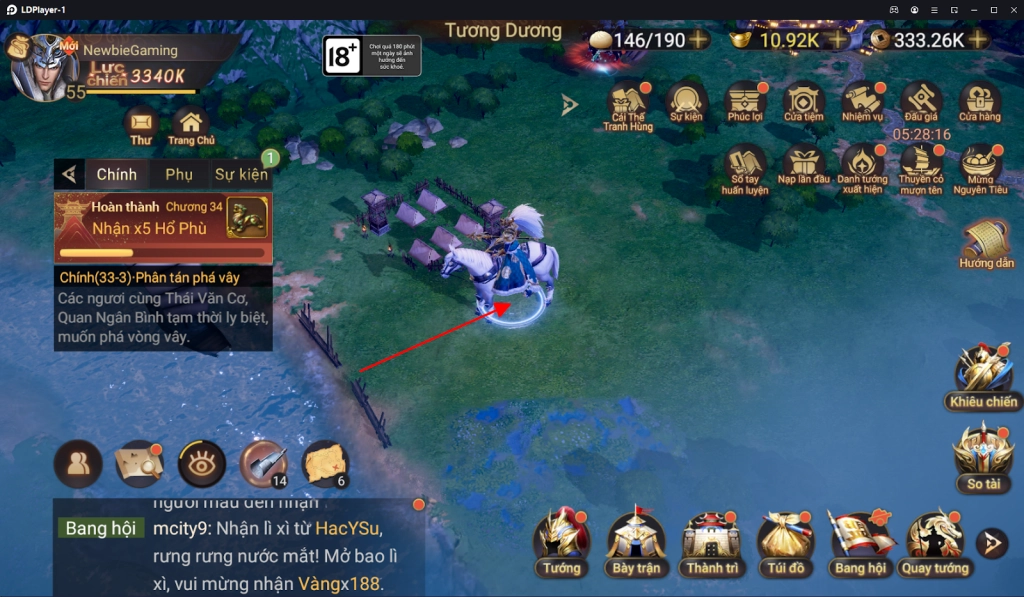Open the Thư mailbox
The image size is (1024, 597).
coord(141,124)
